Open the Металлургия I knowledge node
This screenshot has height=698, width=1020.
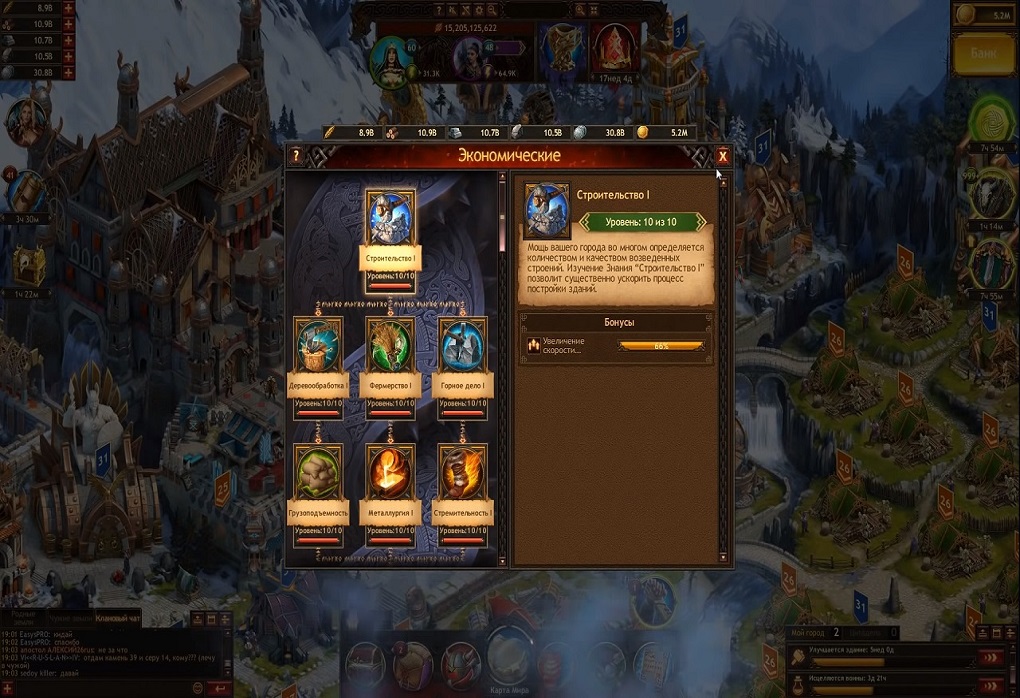pos(390,473)
